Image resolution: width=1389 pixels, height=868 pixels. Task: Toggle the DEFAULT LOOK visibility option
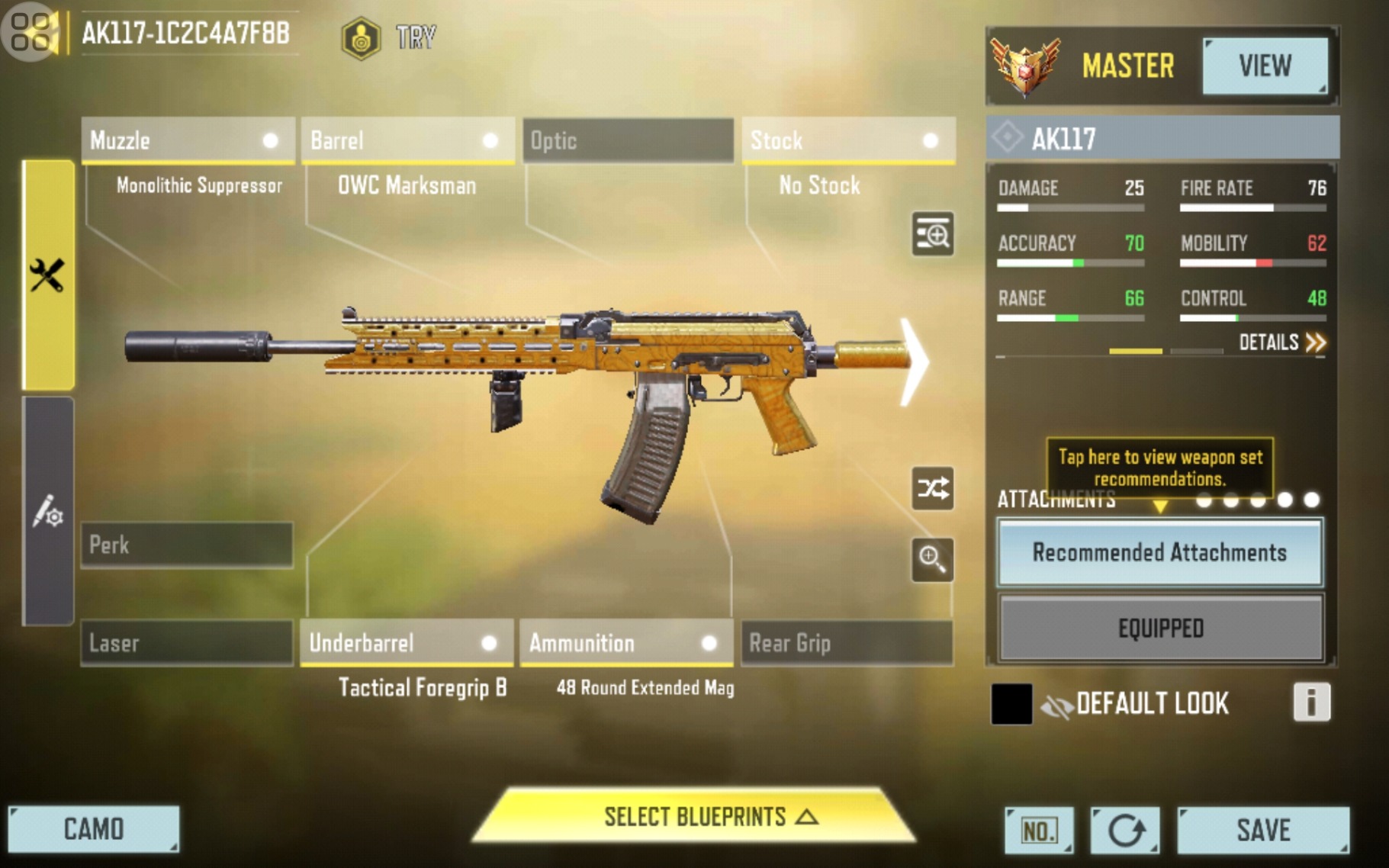pos(1056,704)
